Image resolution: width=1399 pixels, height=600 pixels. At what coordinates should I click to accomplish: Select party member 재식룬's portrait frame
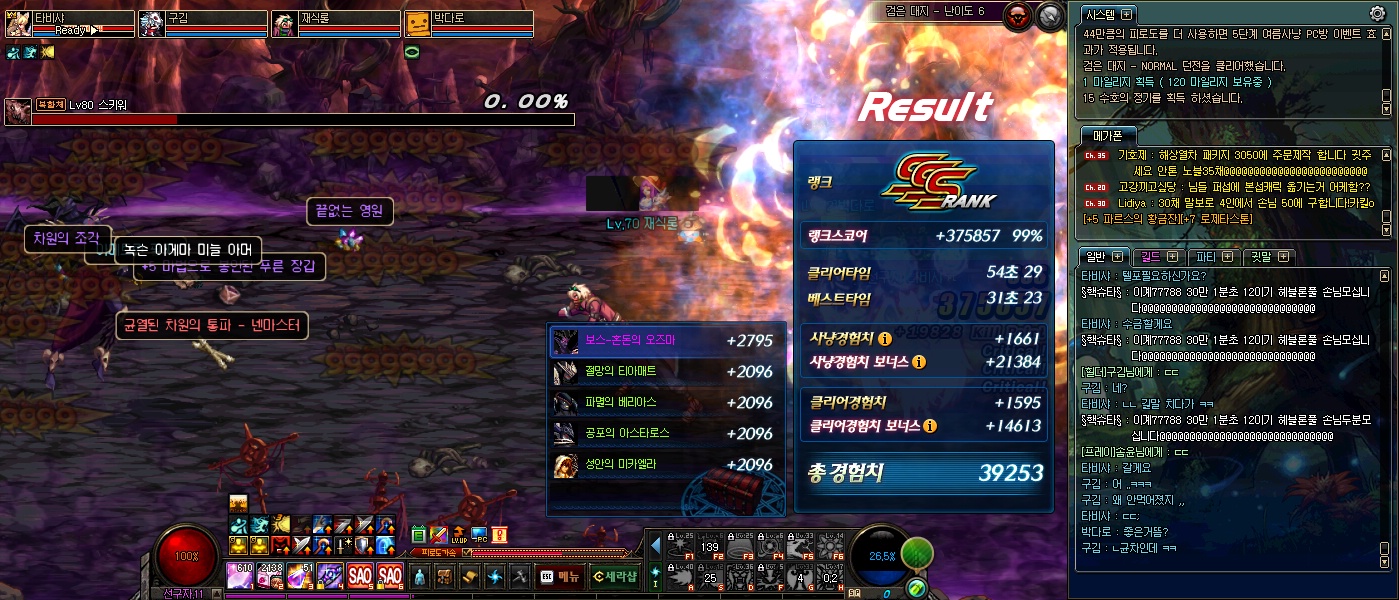point(285,24)
